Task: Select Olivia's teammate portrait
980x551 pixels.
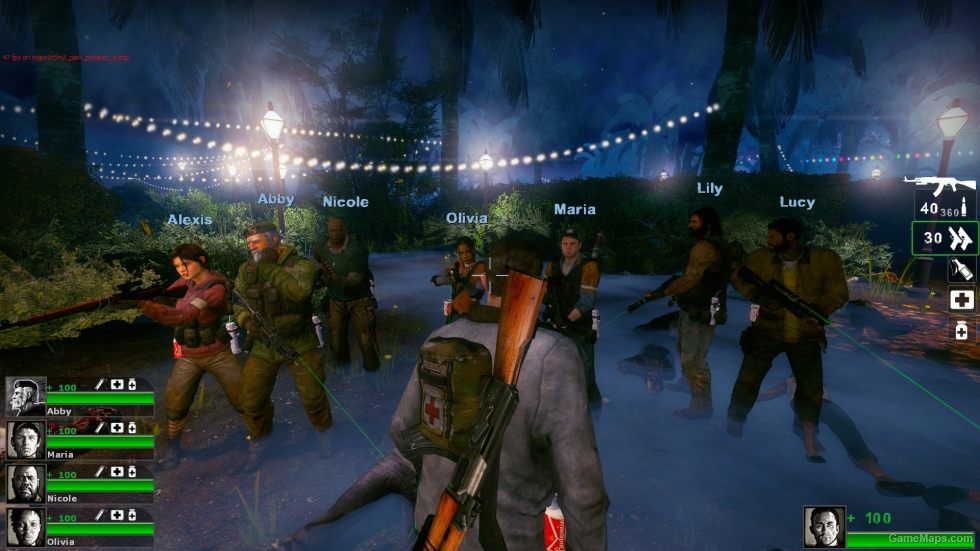Action: coord(25,527)
